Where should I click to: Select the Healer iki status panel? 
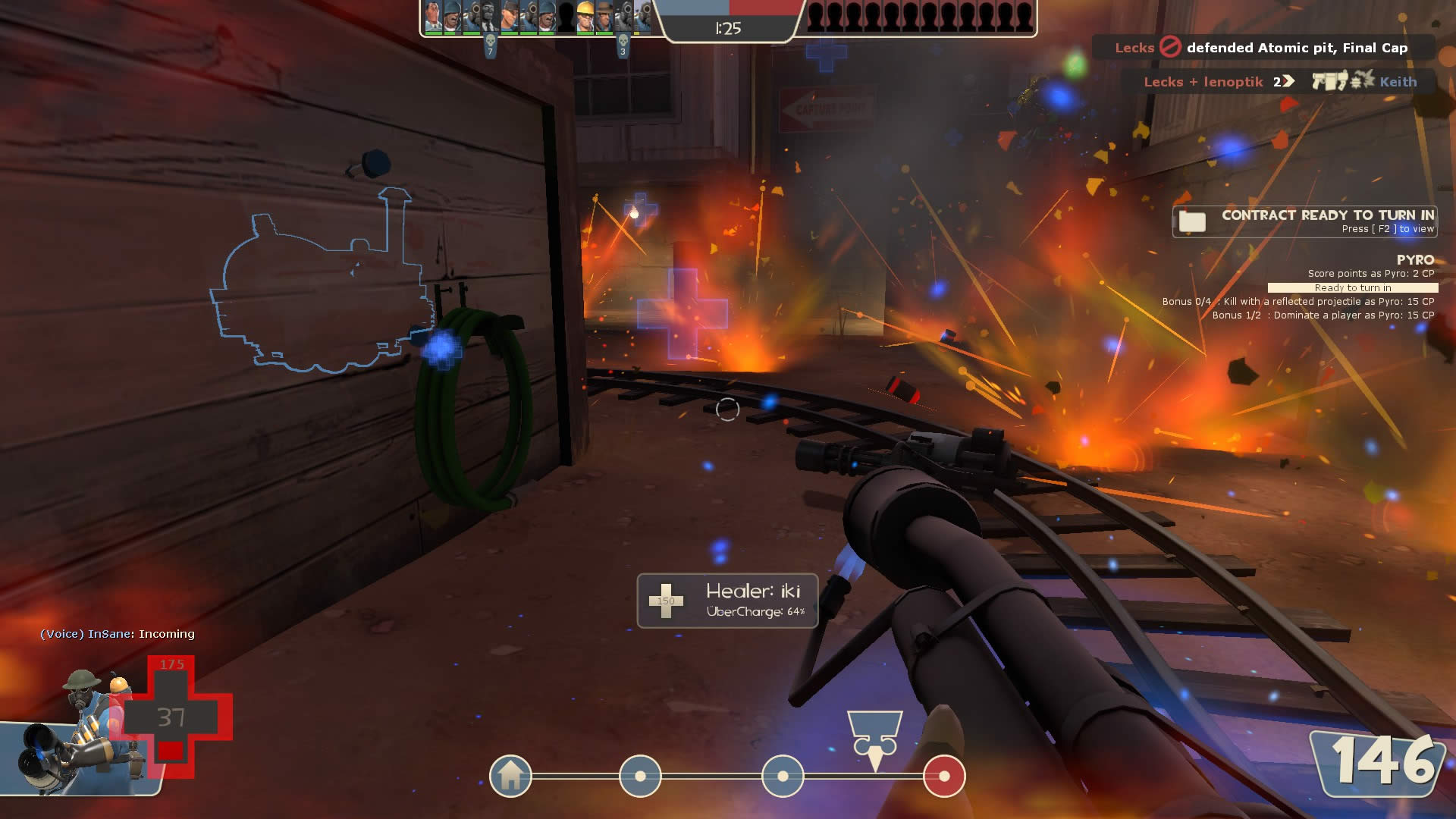(x=727, y=601)
